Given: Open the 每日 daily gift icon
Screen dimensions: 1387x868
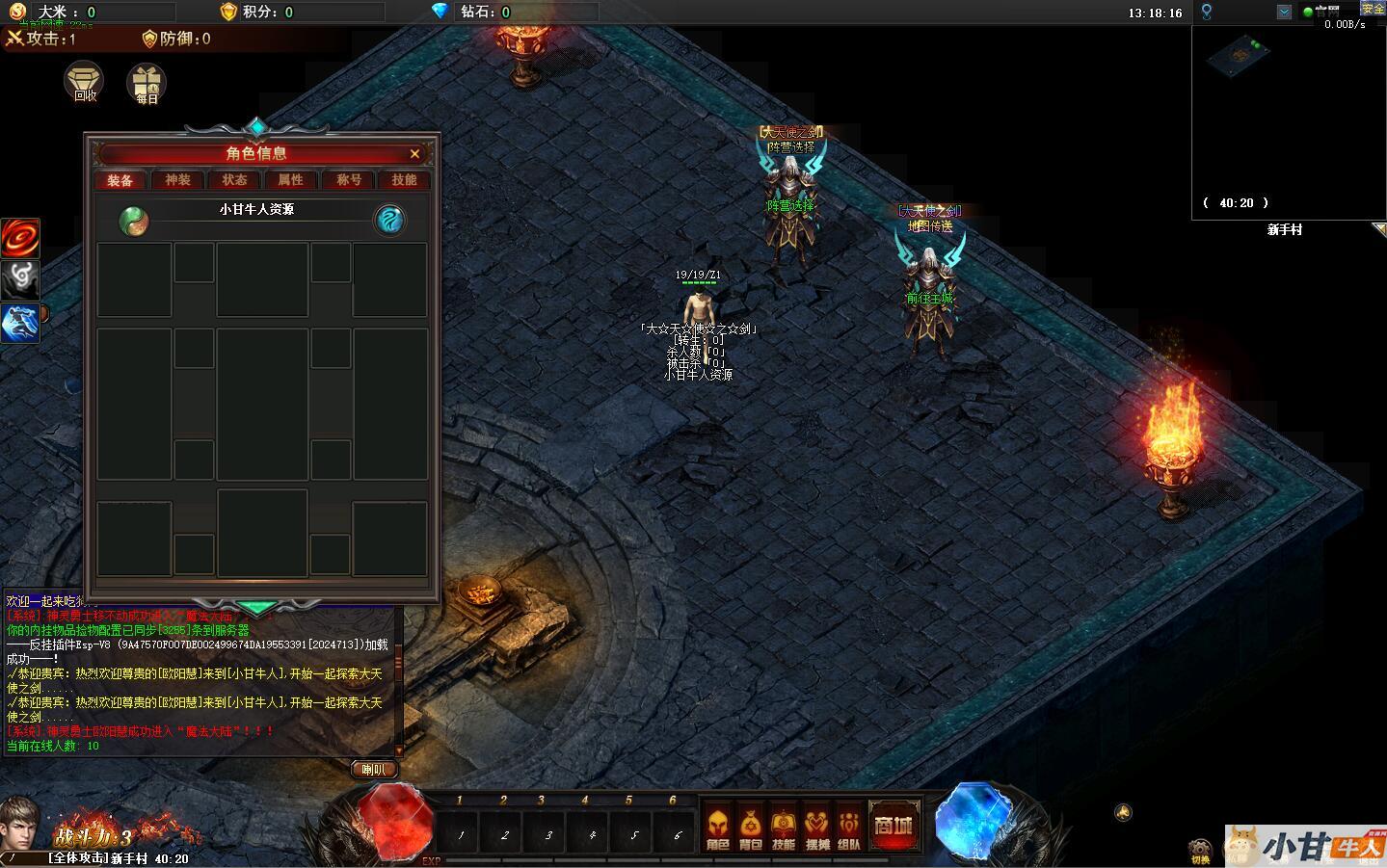Looking at the screenshot, I should 147,84.
